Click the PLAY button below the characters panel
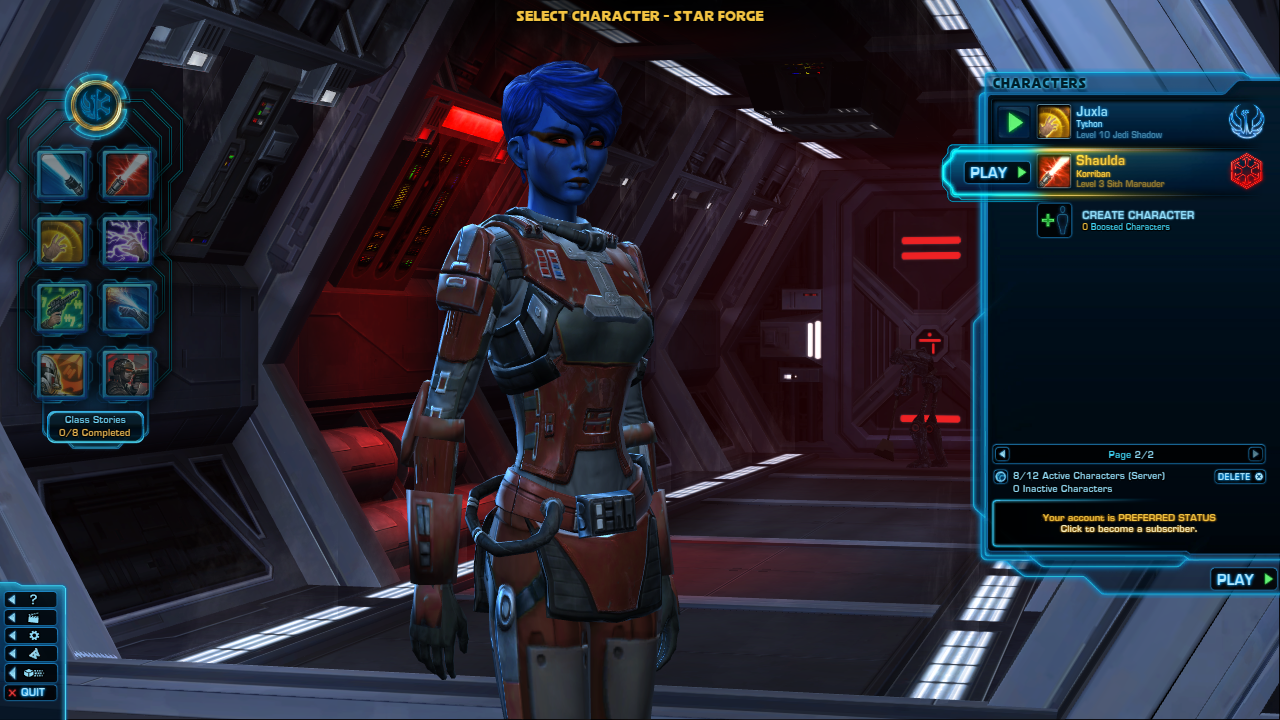Screen dimensions: 1280x720 tap(1243, 579)
